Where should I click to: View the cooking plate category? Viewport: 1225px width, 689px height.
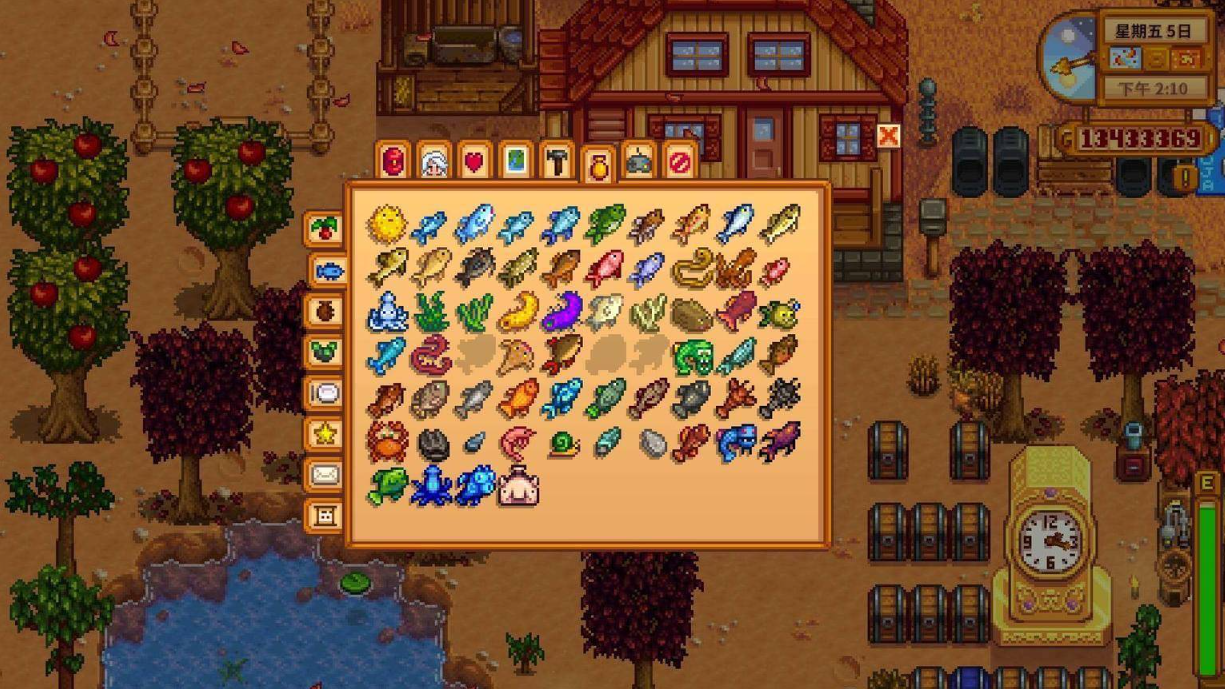[324, 392]
